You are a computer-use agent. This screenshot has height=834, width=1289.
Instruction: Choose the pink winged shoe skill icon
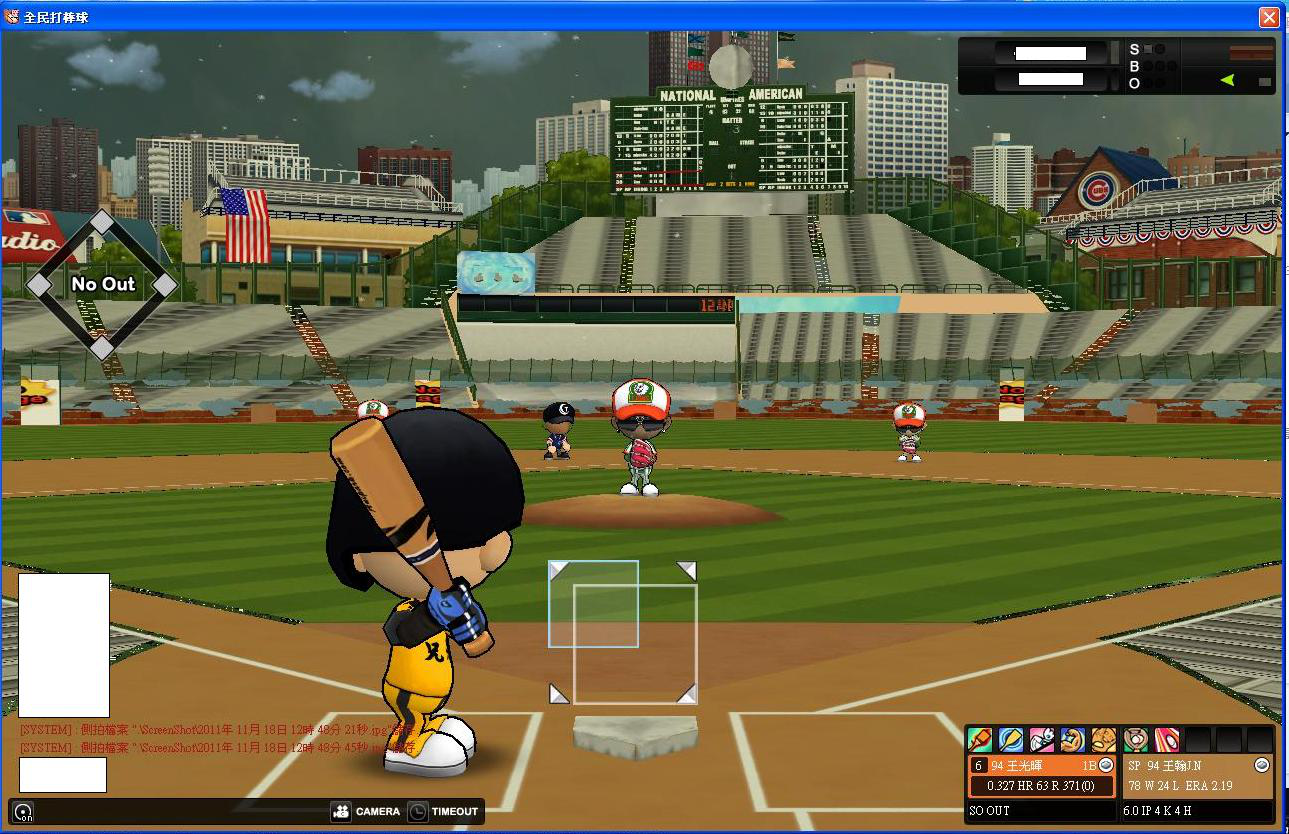(x=1042, y=740)
